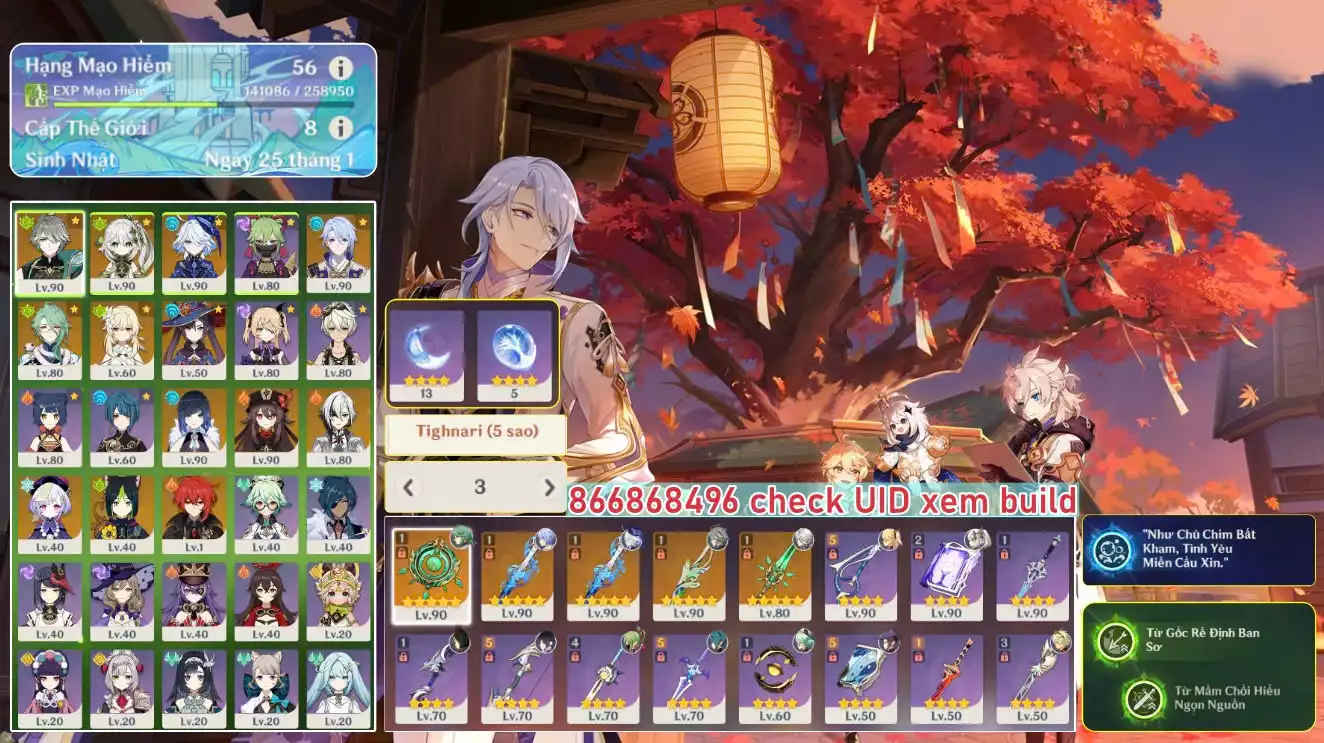1324x743 pixels.
Task: Open the Adventure Rank info icon
Action: [x=341, y=68]
